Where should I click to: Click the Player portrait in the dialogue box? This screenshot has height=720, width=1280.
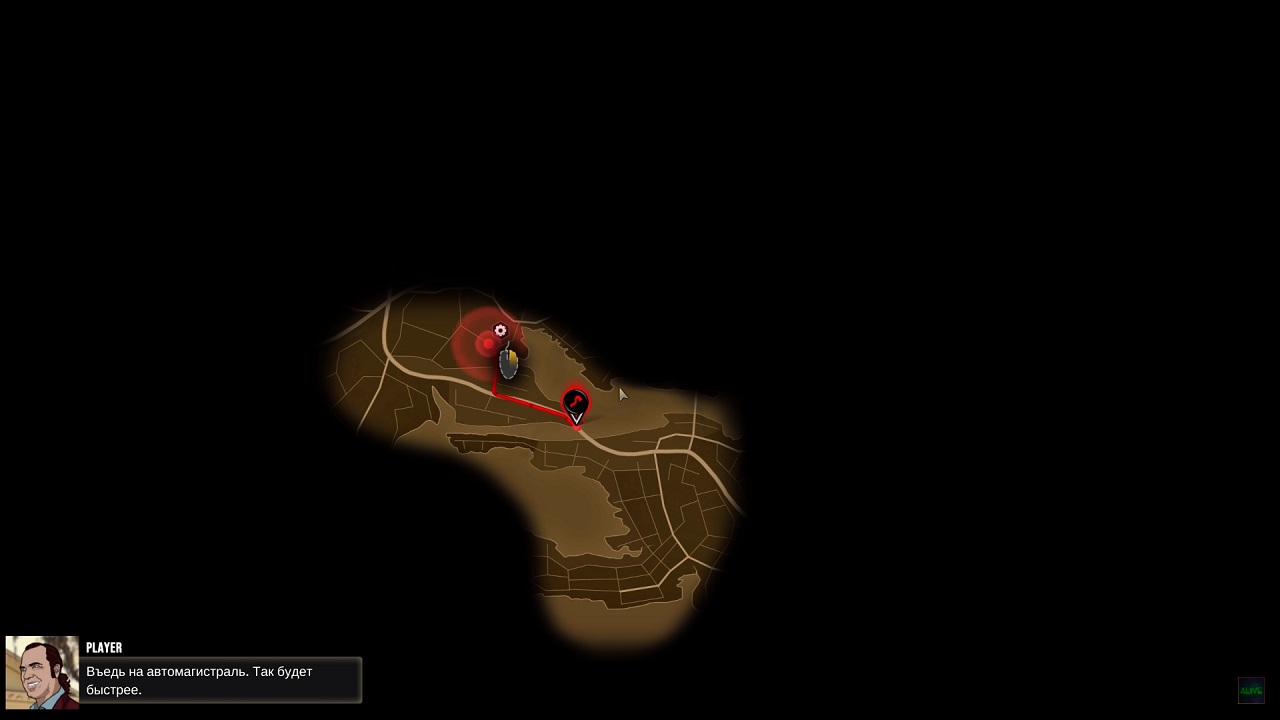(42, 672)
